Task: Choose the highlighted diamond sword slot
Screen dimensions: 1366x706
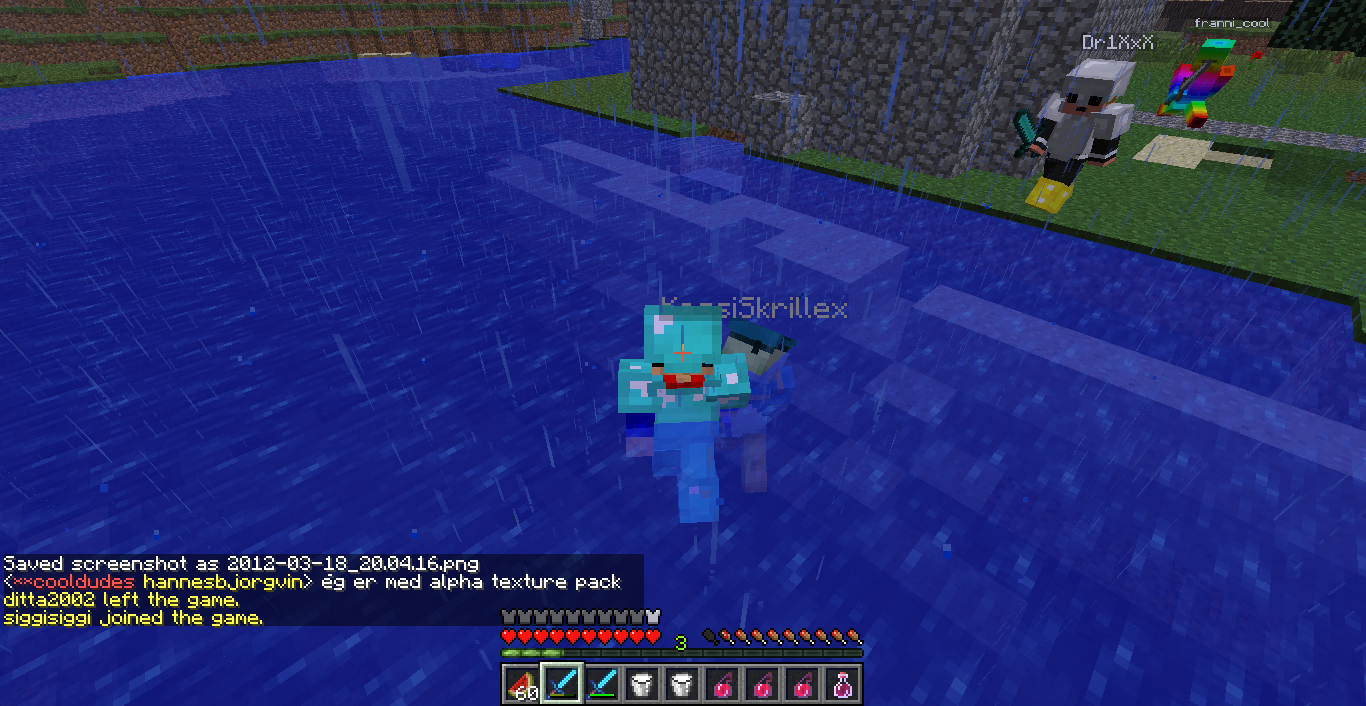Action: coord(561,685)
